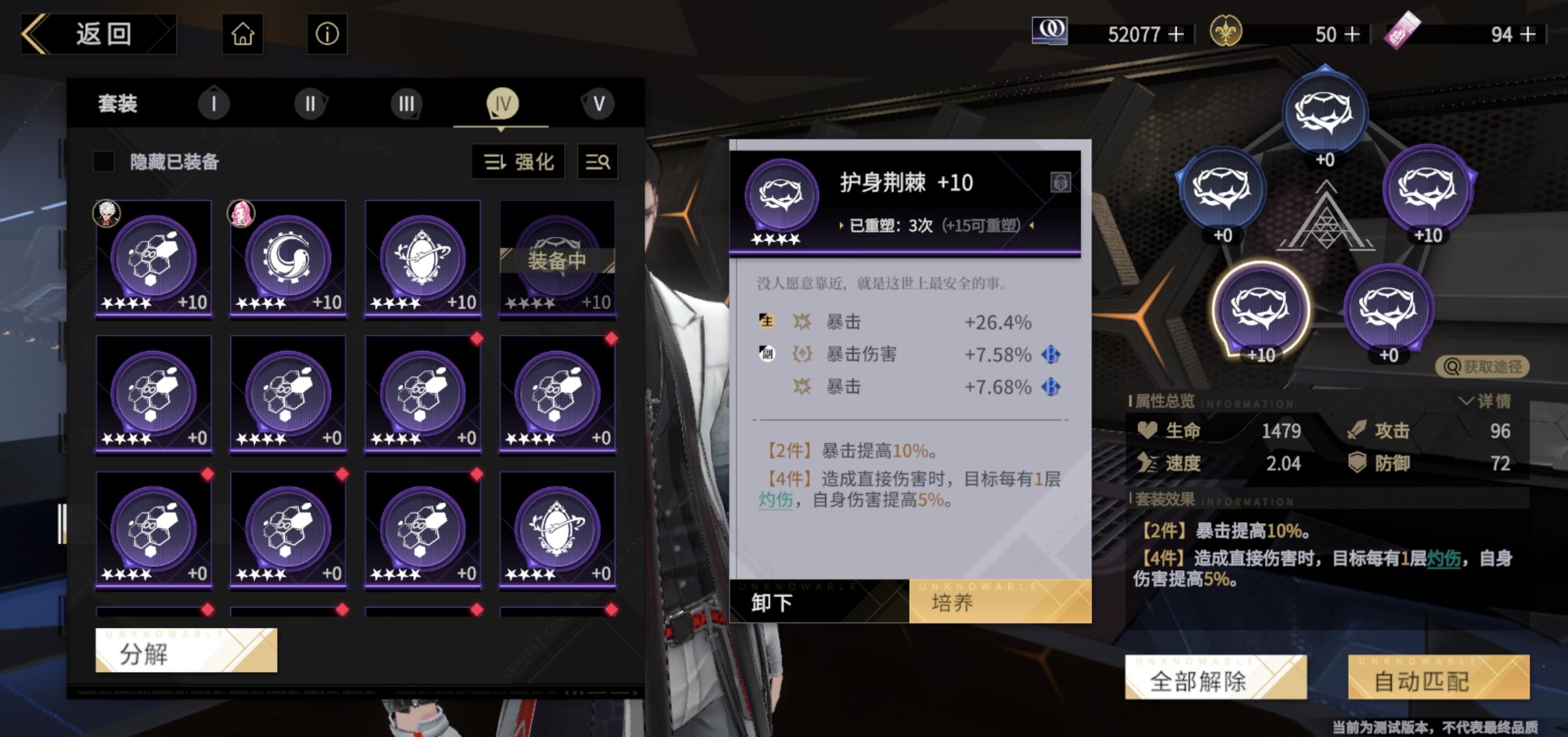The height and width of the screenshot is (737, 1568).
Task: Go back with the 返回 button
Action: (x=98, y=34)
